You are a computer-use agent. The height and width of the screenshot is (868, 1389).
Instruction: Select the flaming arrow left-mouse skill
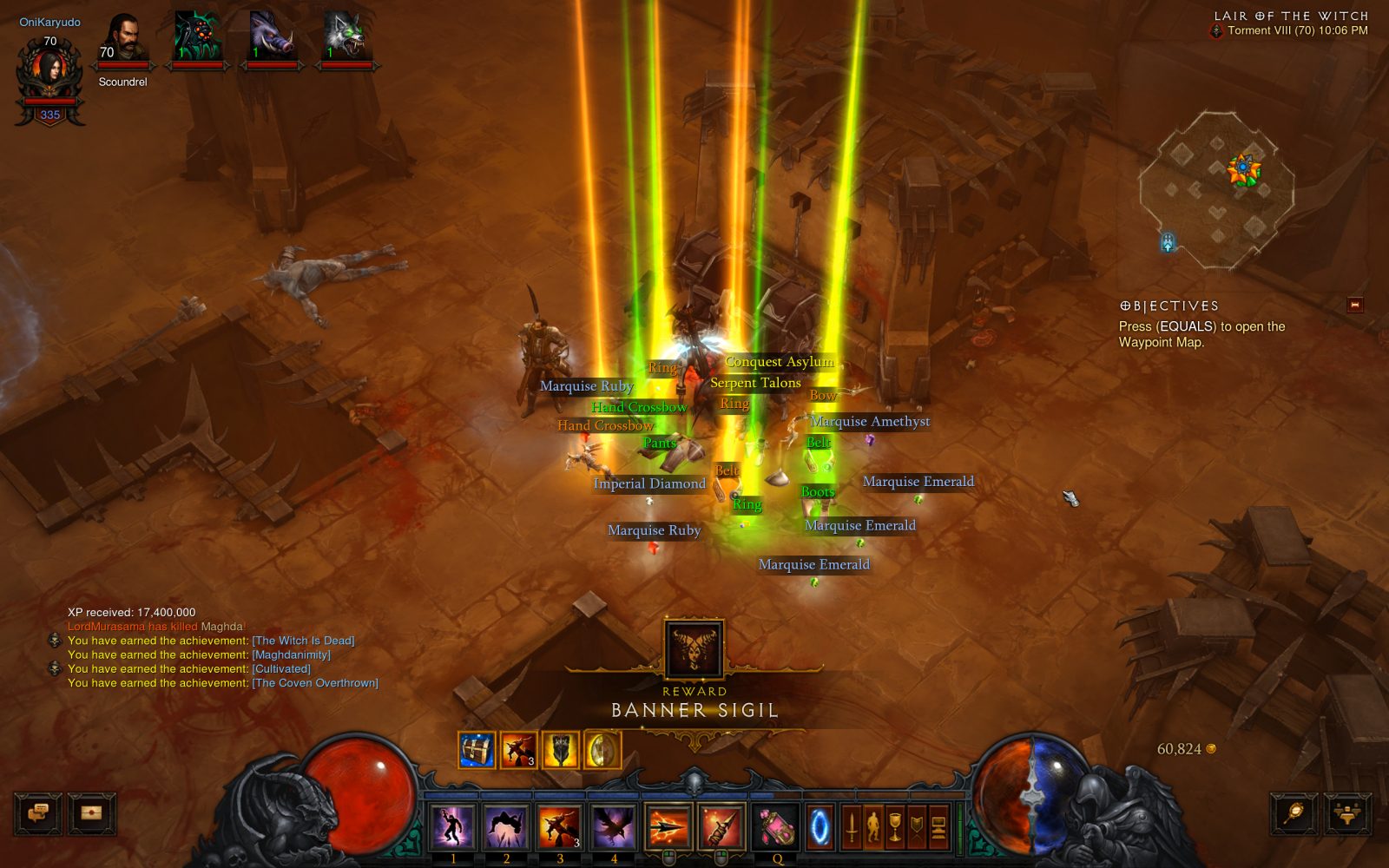pyautogui.click(x=668, y=825)
